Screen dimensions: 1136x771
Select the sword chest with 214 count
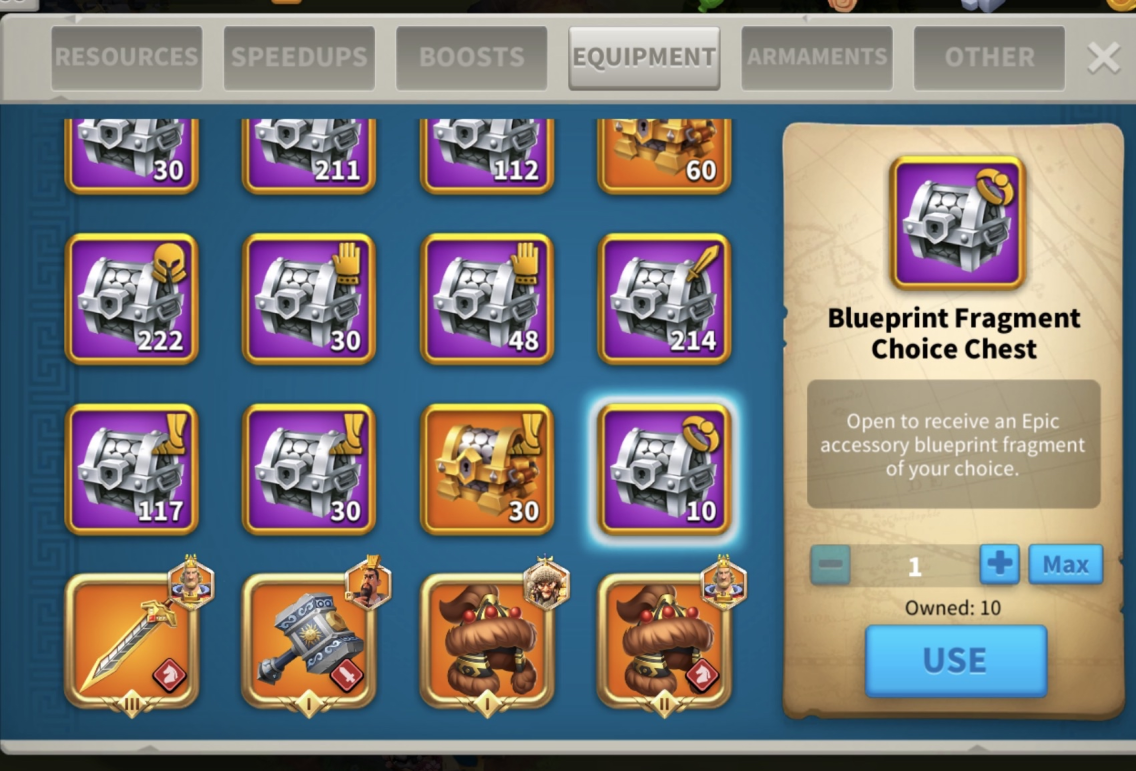(x=664, y=299)
